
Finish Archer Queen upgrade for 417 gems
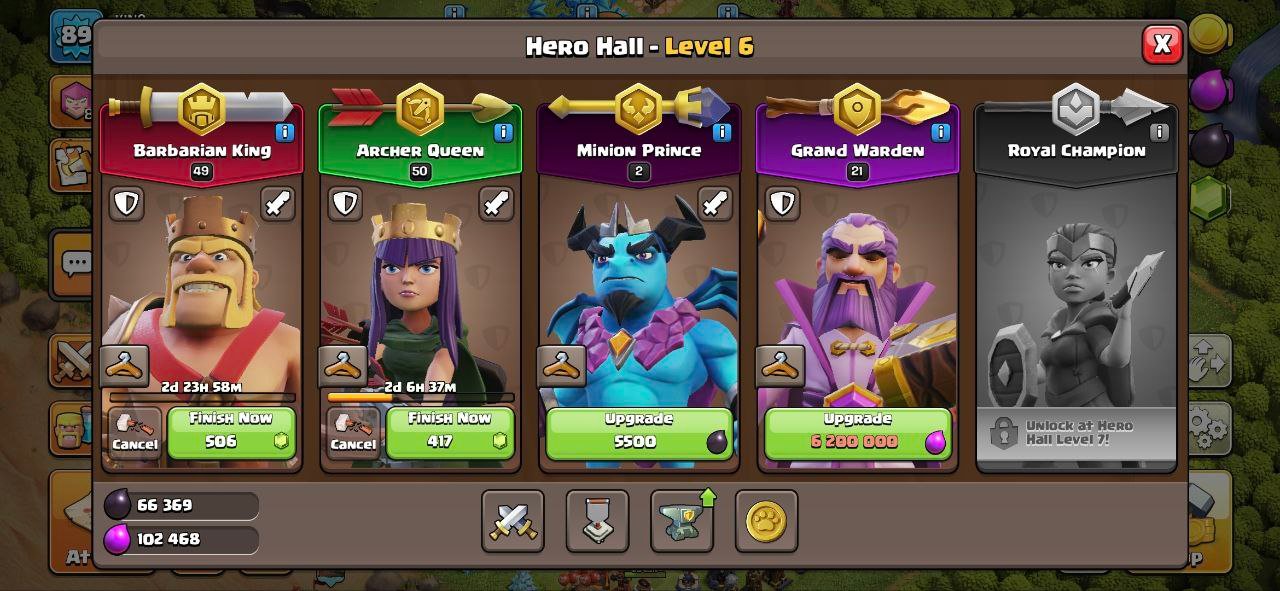(450, 432)
